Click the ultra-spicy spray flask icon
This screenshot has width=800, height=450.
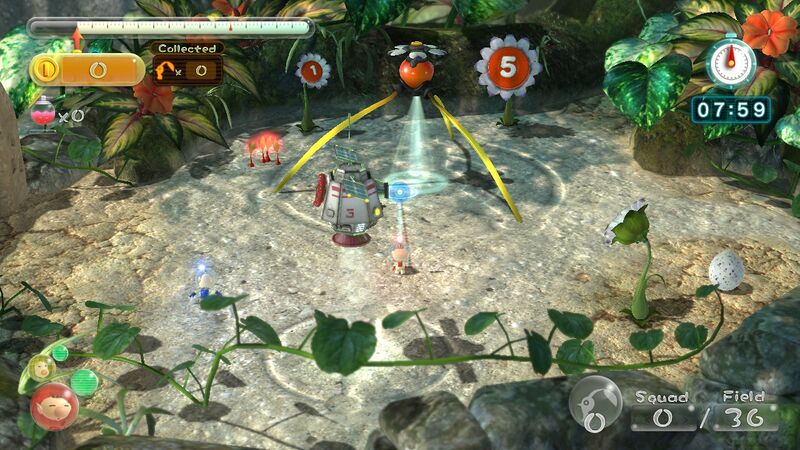[43, 116]
